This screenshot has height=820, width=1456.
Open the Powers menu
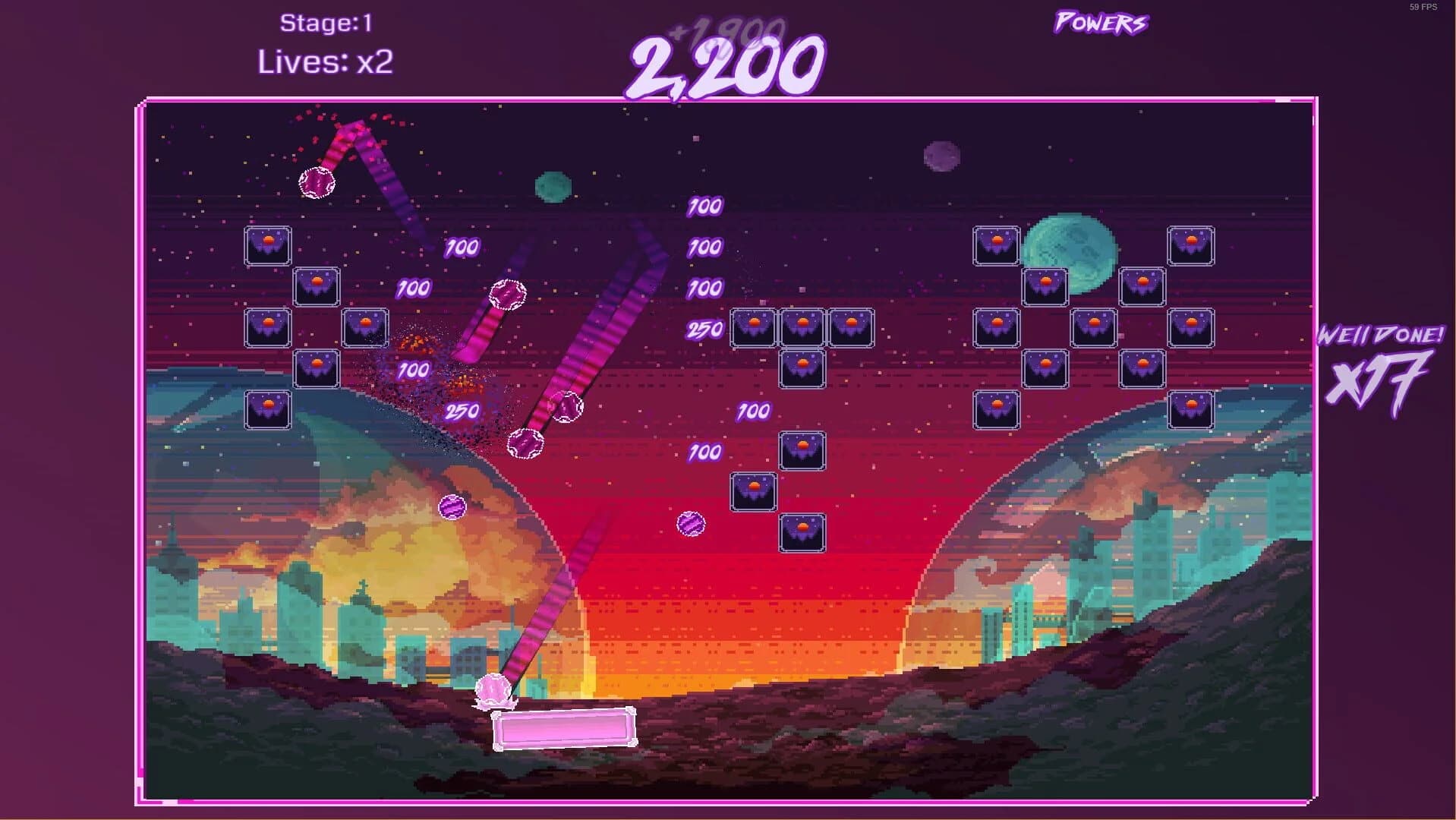click(1099, 23)
